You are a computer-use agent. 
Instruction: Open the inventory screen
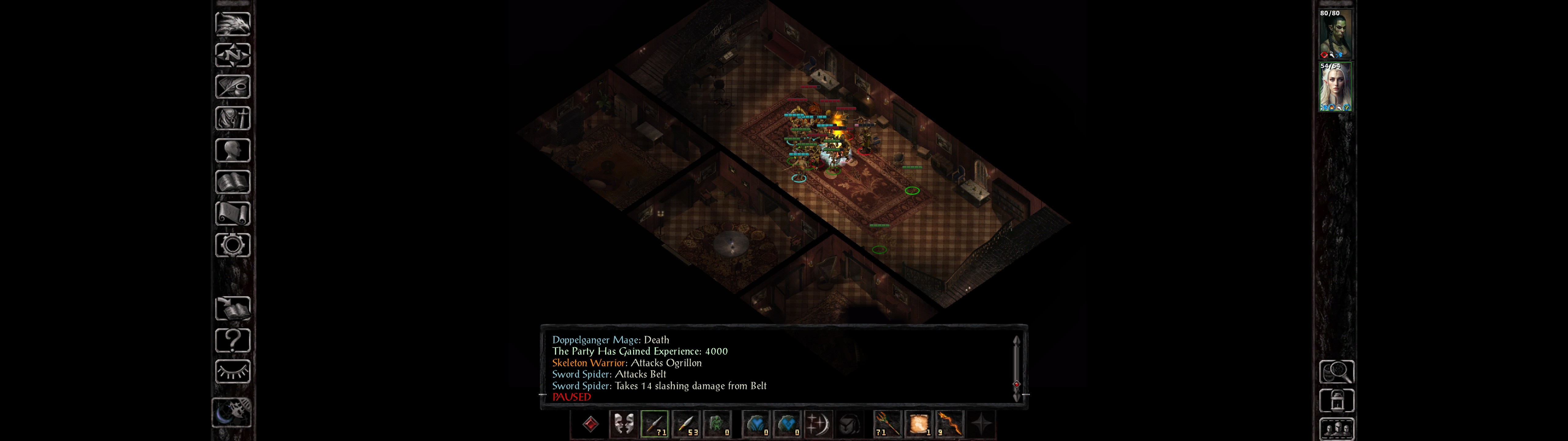[232, 118]
